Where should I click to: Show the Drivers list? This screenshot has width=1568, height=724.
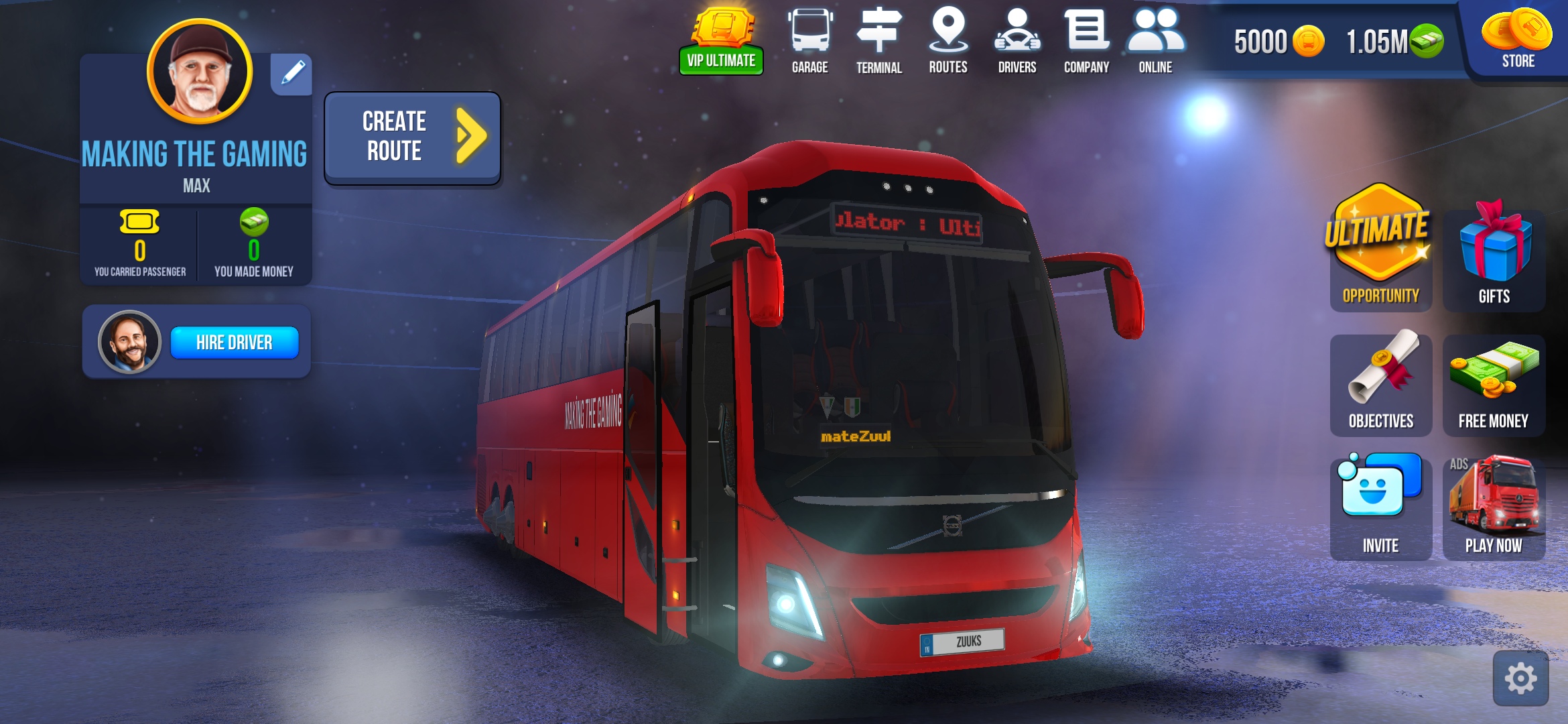(x=1017, y=42)
